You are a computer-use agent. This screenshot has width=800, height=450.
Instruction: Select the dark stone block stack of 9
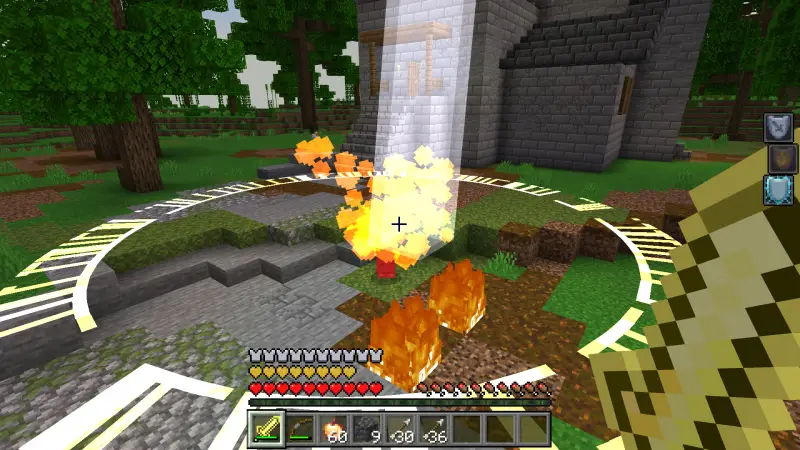pyautogui.click(x=367, y=428)
